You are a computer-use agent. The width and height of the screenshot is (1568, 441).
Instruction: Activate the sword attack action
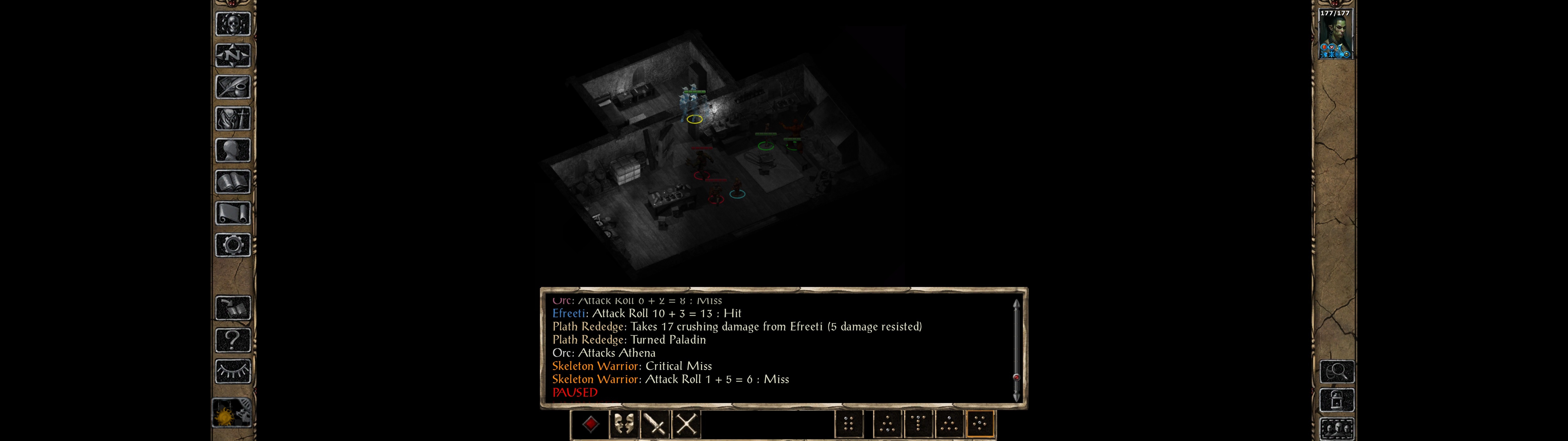tap(656, 424)
